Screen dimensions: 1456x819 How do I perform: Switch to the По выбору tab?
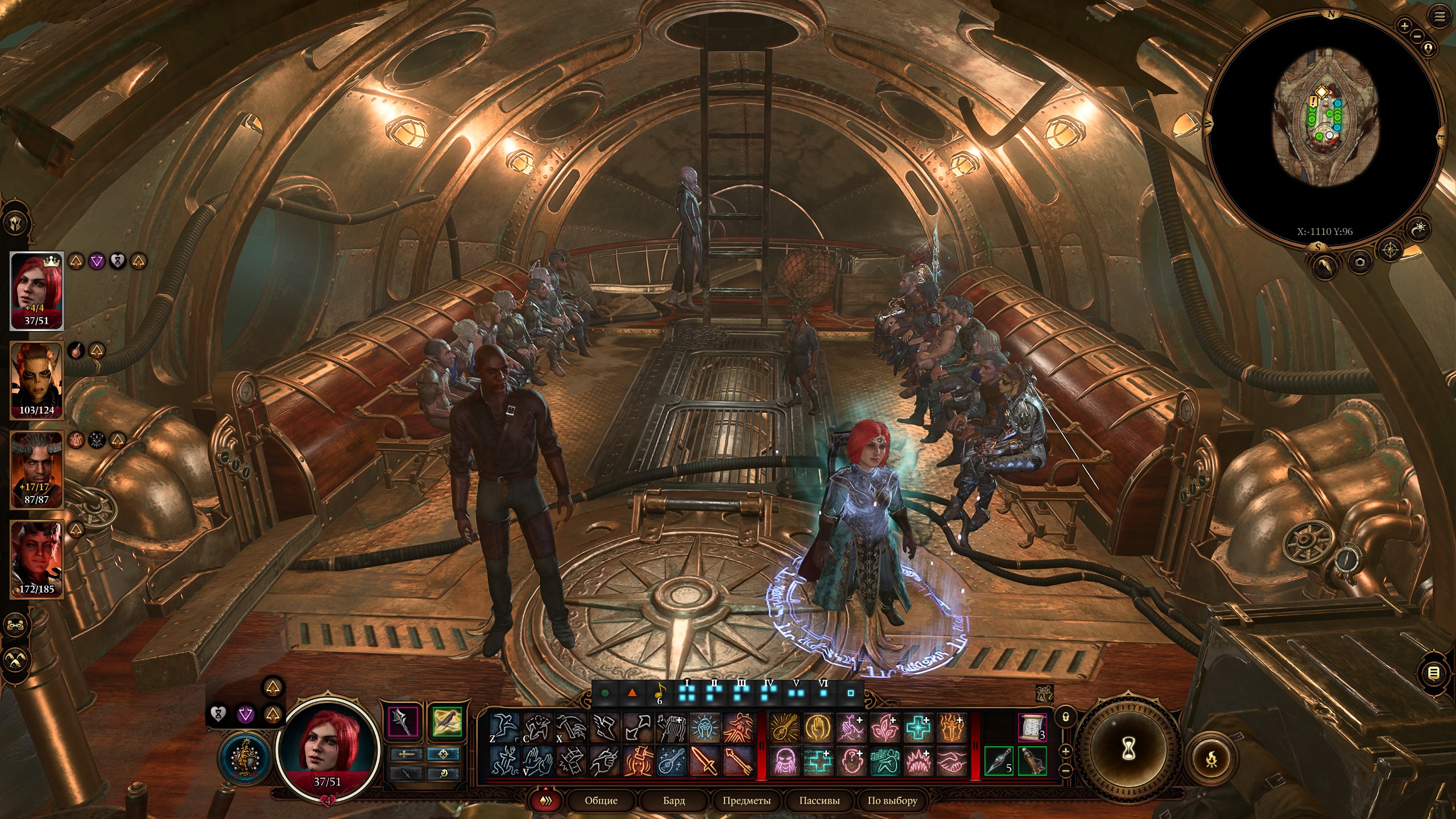892,800
